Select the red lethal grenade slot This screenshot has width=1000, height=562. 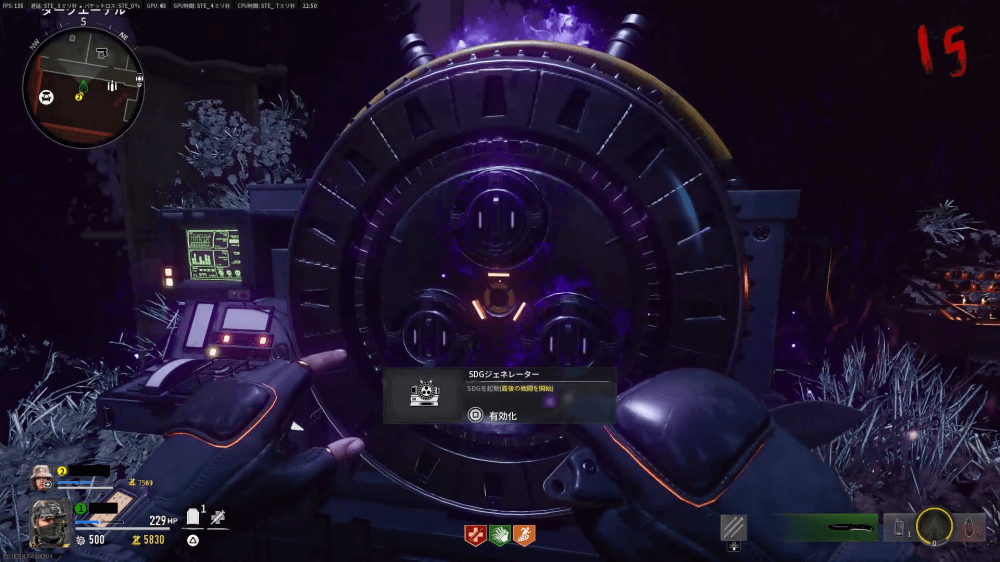970,527
